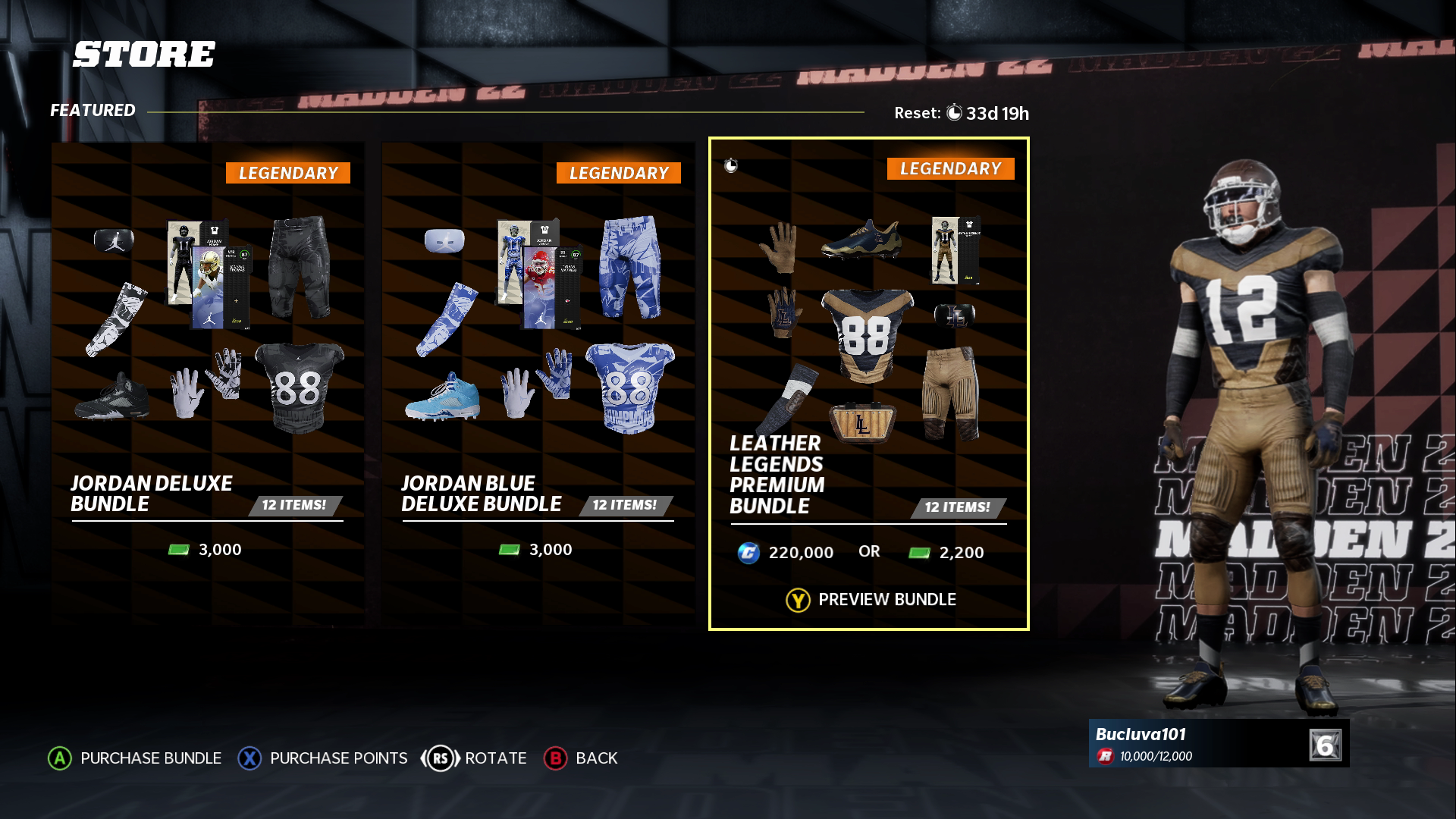Click the Preview Bundle option
The image size is (1456, 819).
[x=871, y=600]
